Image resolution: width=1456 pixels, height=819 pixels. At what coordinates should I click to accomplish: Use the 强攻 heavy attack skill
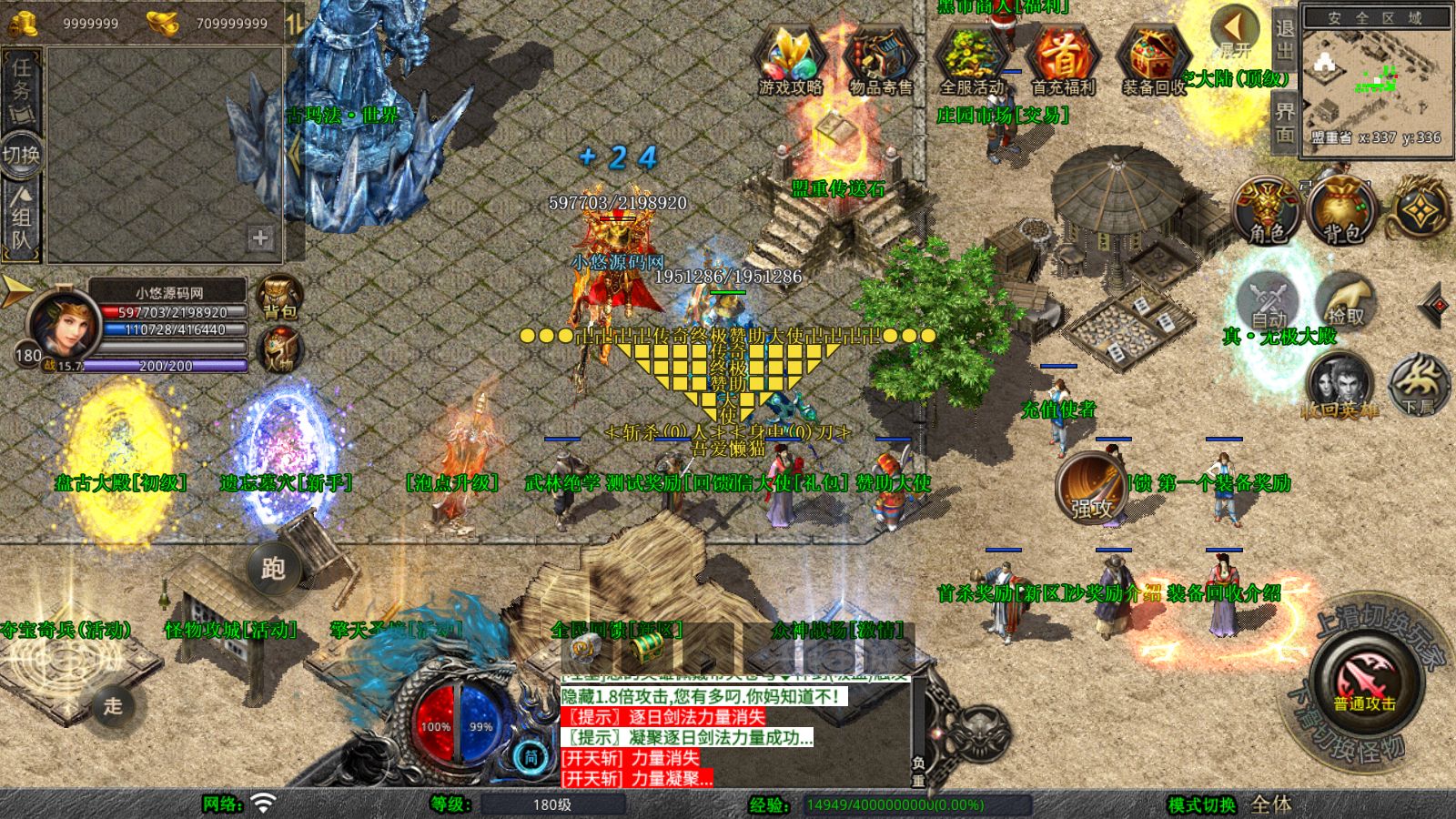(x=1090, y=487)
